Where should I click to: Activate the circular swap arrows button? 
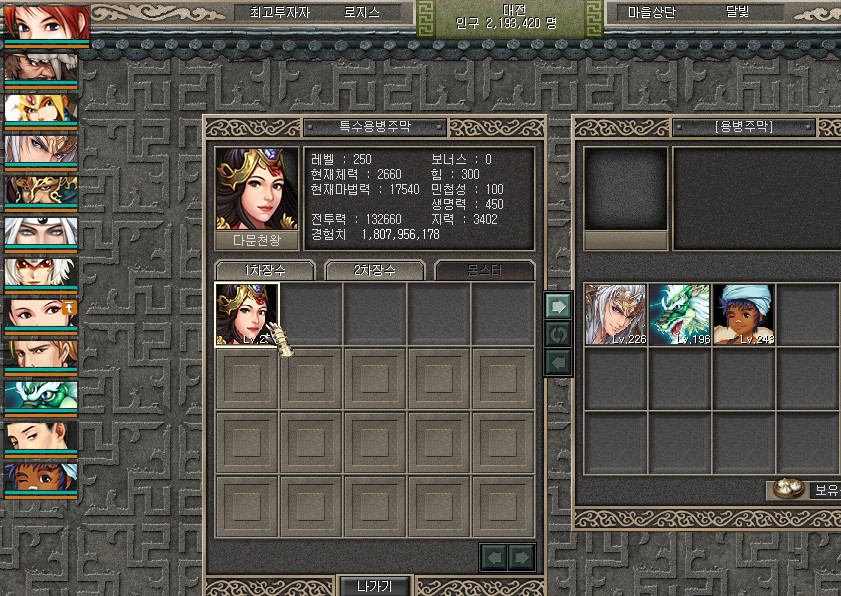pyautogui.click(x=557, y=333)
